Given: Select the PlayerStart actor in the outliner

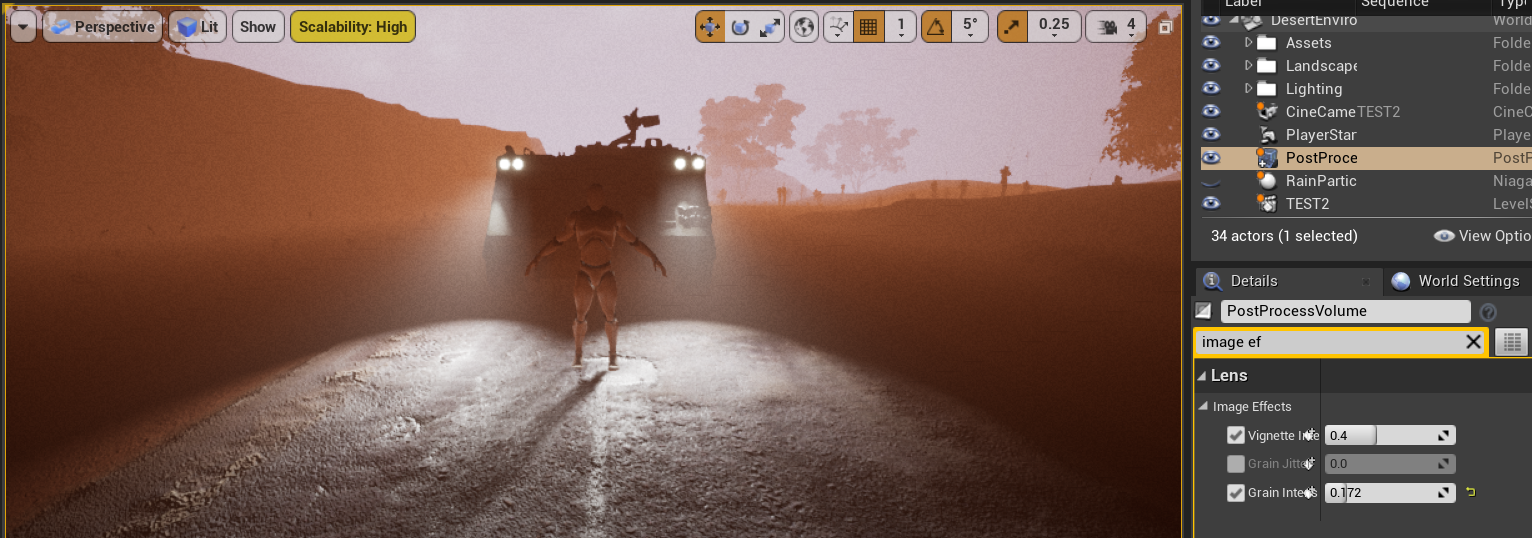Looking at the screenshot, I should 1320,135.
